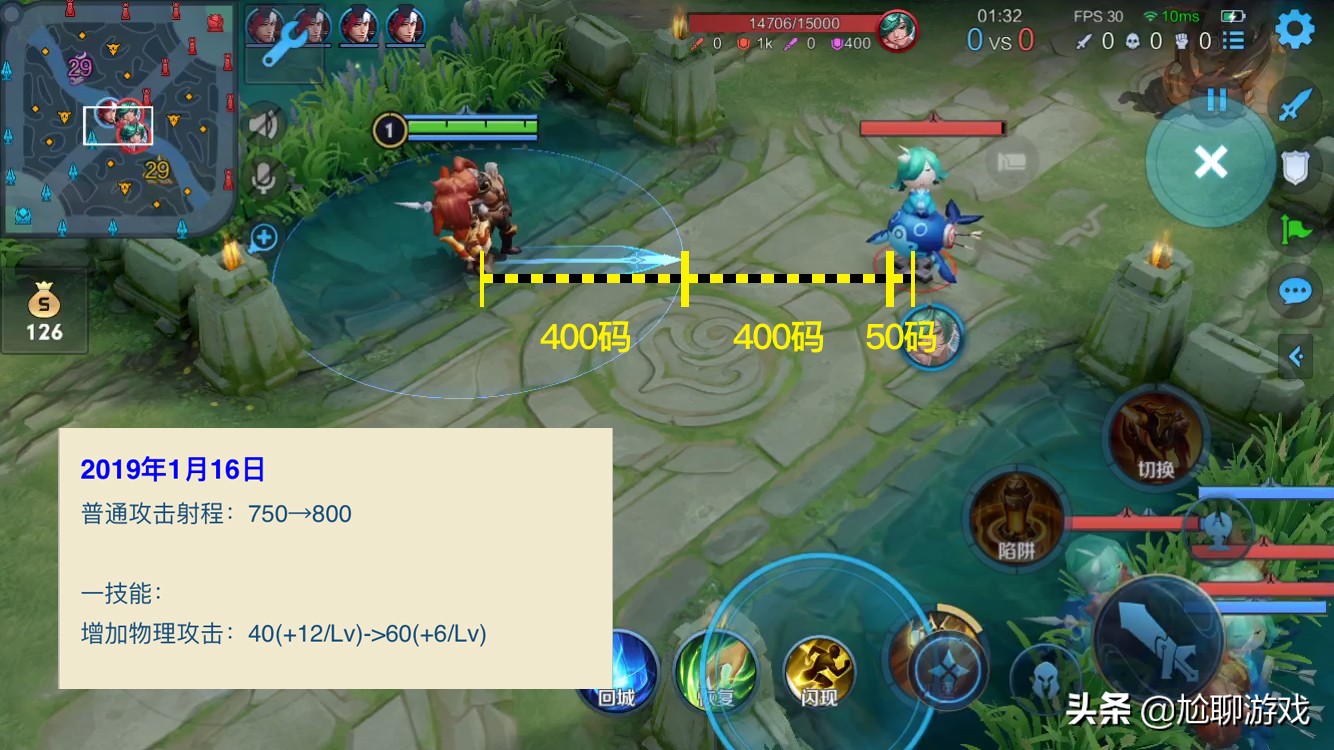Toggle the muted microphone icon
The height and width of the screenshot is (750, 1334).
click(264, 179)
